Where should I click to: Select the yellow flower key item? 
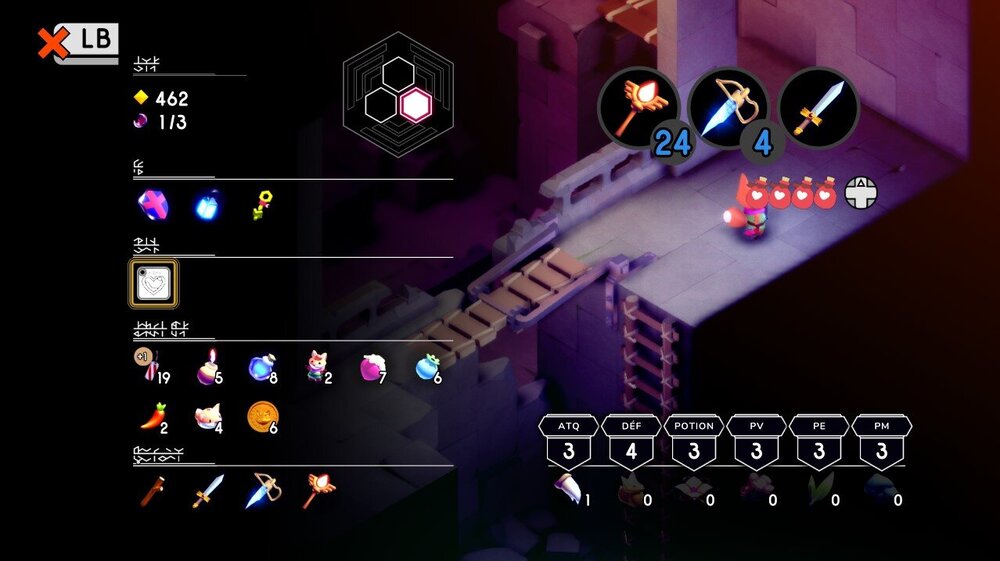(x=262, y=205)
